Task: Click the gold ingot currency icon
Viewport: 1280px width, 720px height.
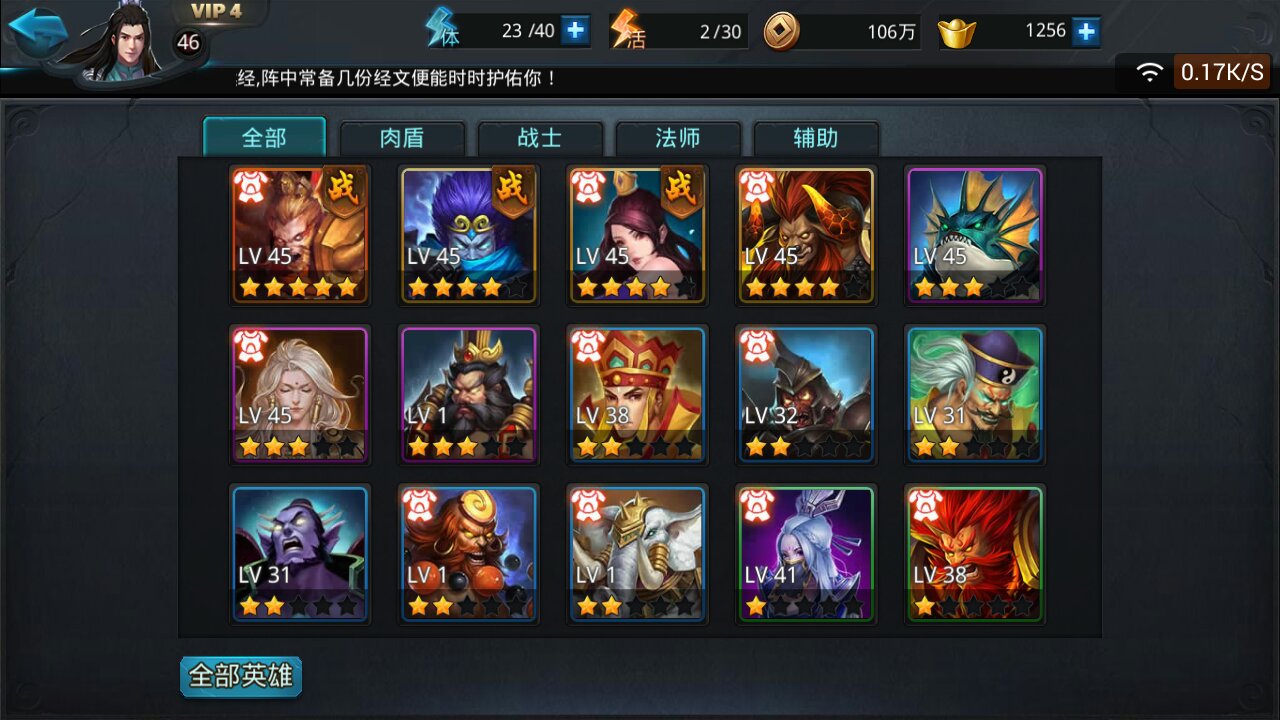Action: click(956, 30)
